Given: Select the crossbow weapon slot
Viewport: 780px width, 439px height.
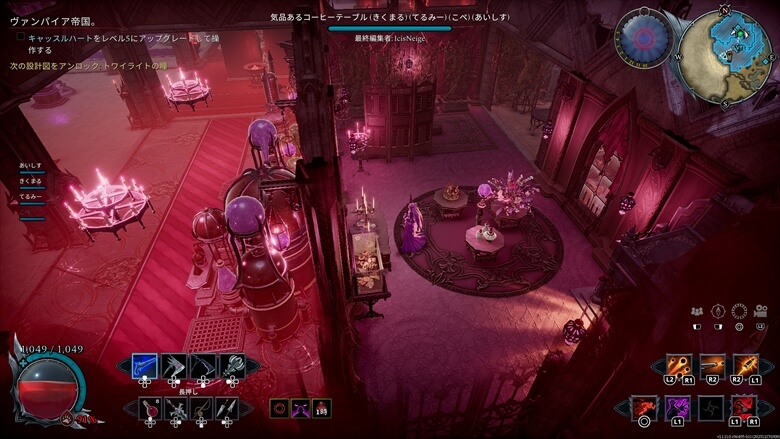Looking at the screenshot, I should (176, 408).
